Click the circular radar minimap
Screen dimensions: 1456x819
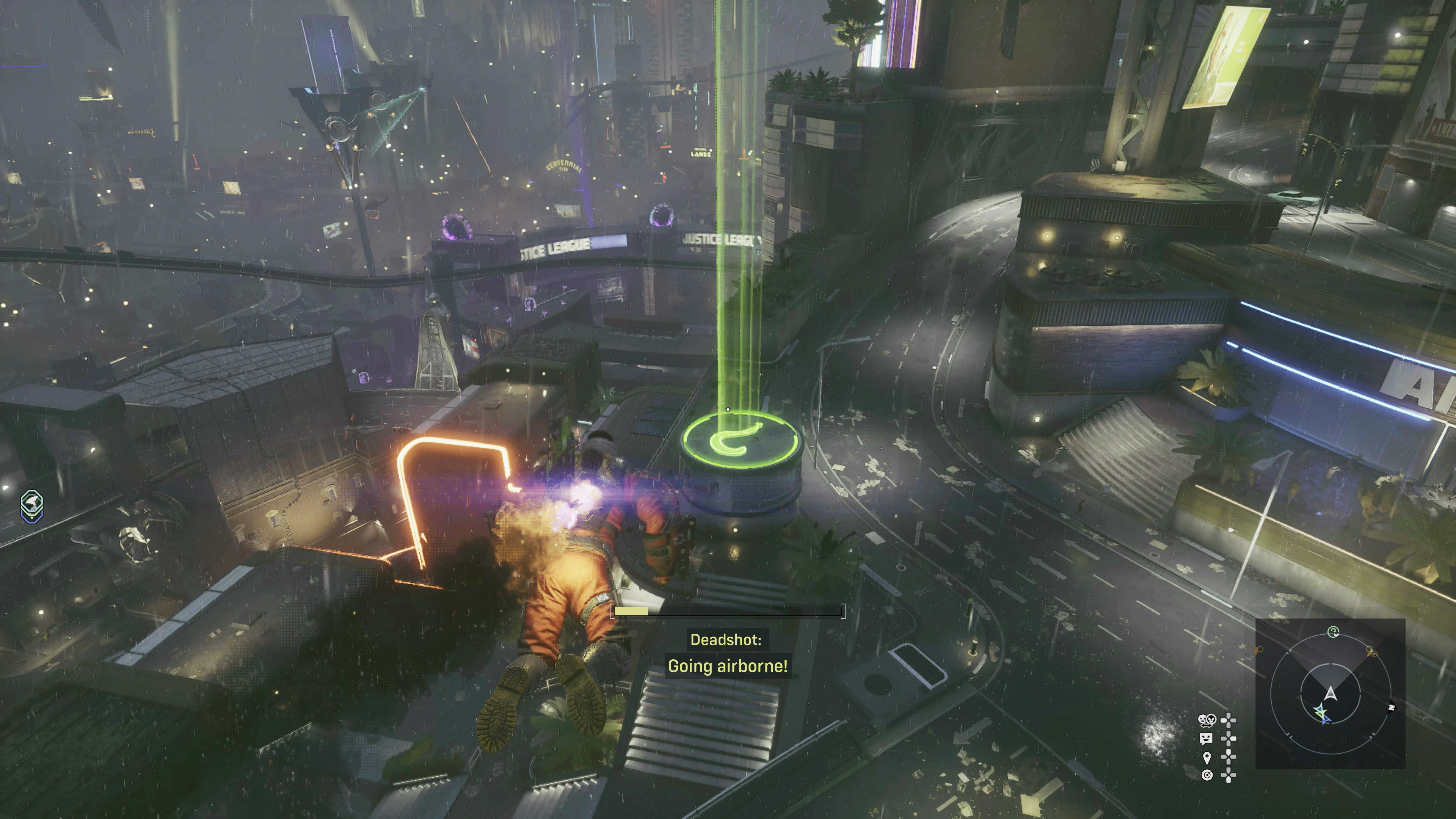pos(1330,693)
